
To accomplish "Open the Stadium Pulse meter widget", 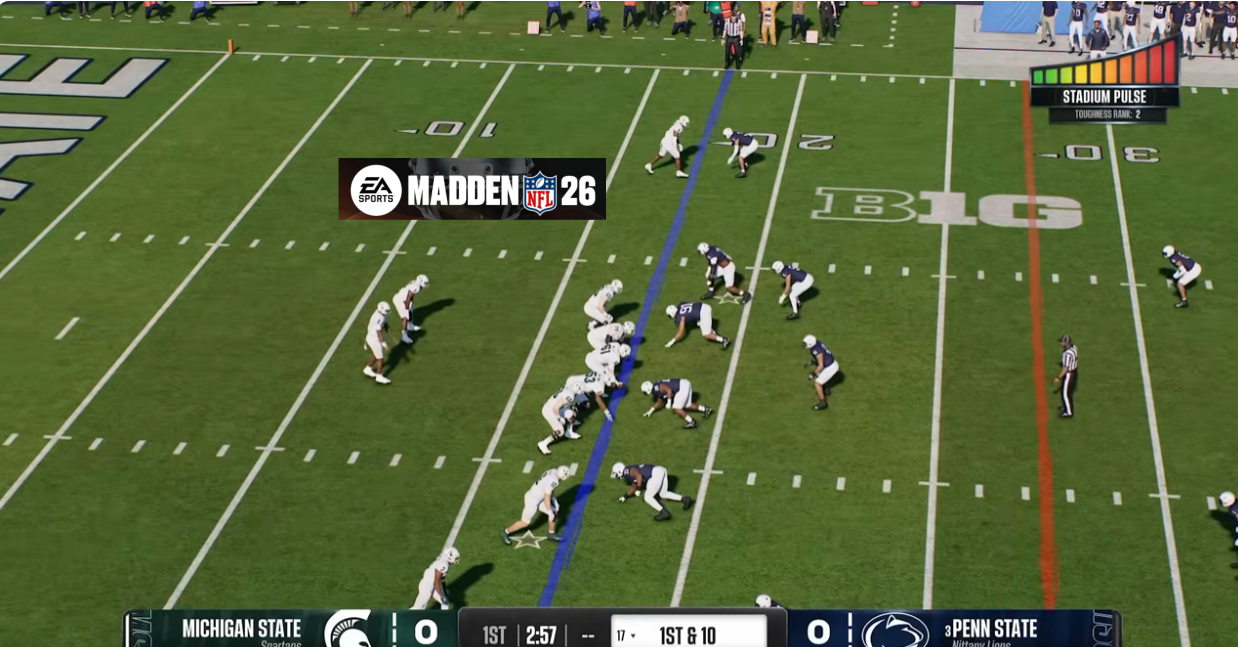I will [1104, 80].
